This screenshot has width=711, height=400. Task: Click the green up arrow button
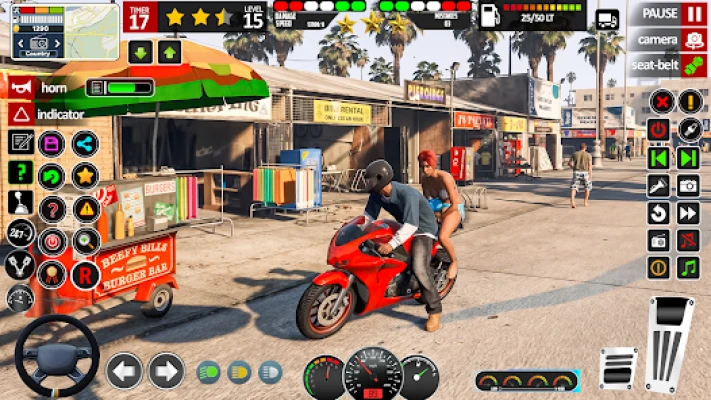click(x=169, y=52)
